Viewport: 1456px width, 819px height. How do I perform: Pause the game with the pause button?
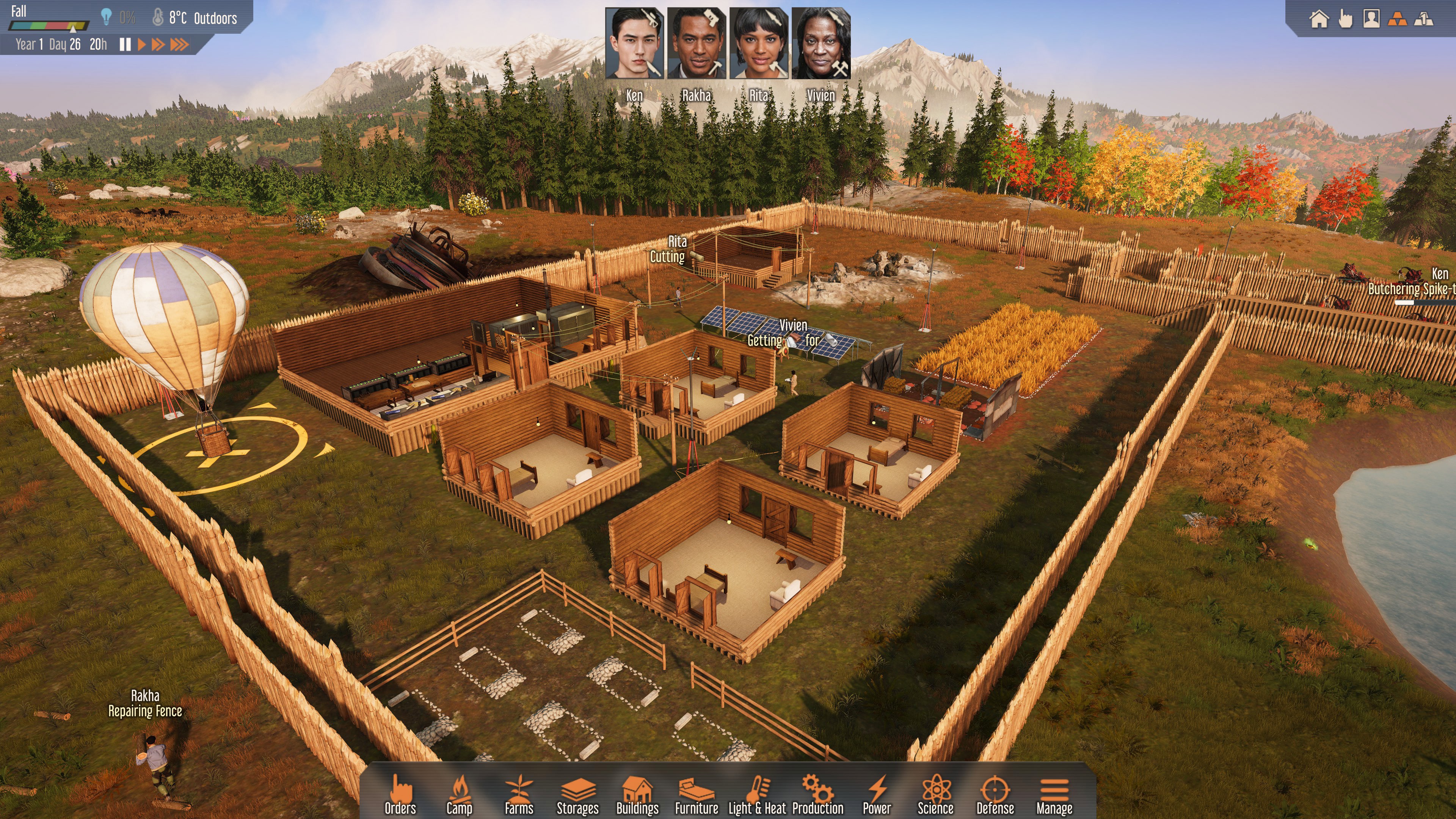pos(126,45)
